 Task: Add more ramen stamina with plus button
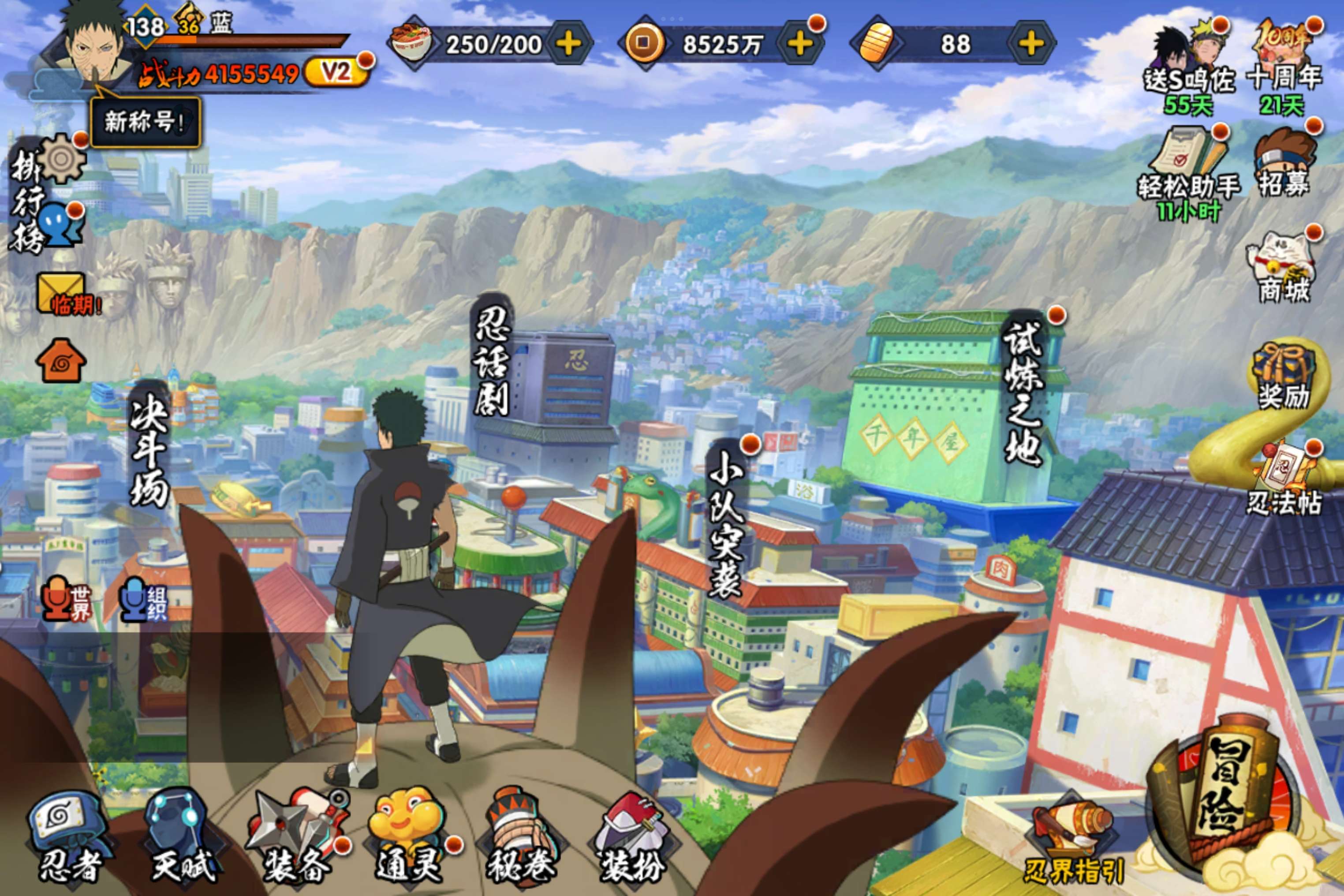point(569,44)
